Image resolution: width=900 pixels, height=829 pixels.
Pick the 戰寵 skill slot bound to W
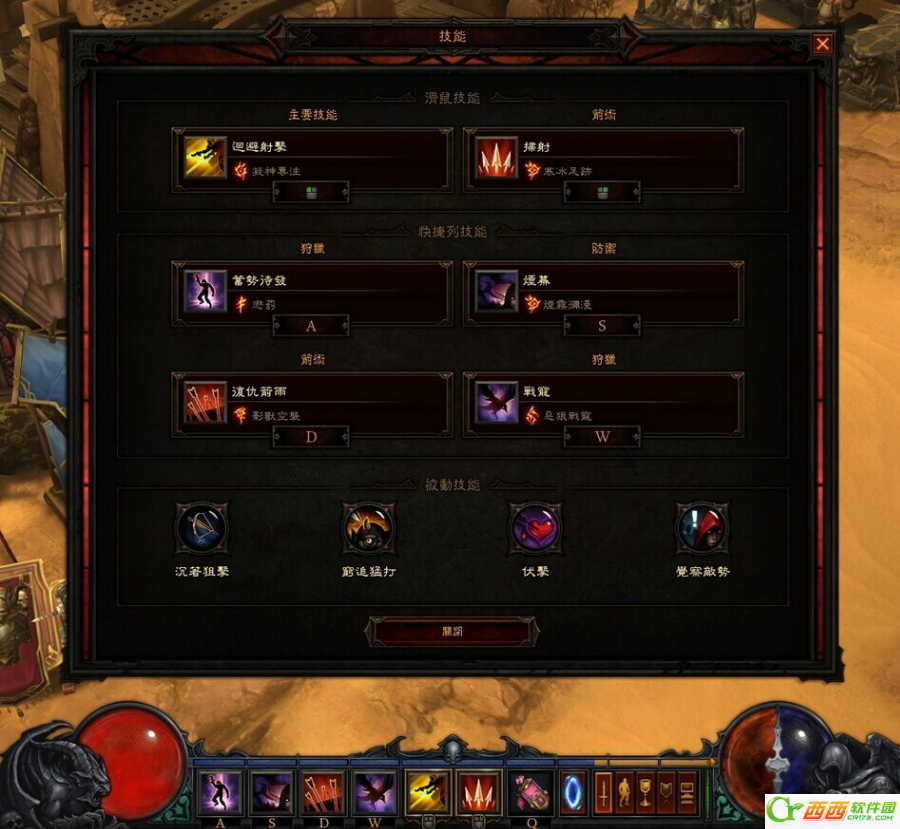(603, 403)
